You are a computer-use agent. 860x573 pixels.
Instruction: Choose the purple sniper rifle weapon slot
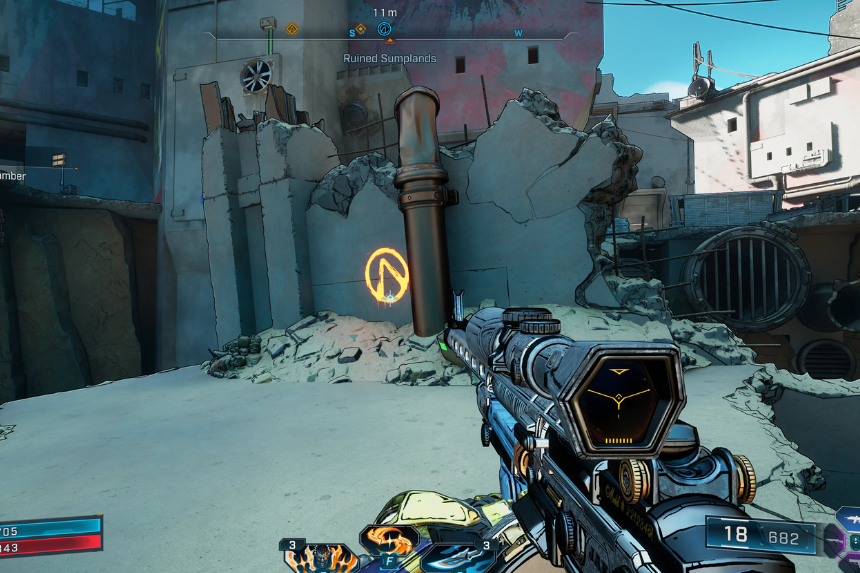coord(834,541)
